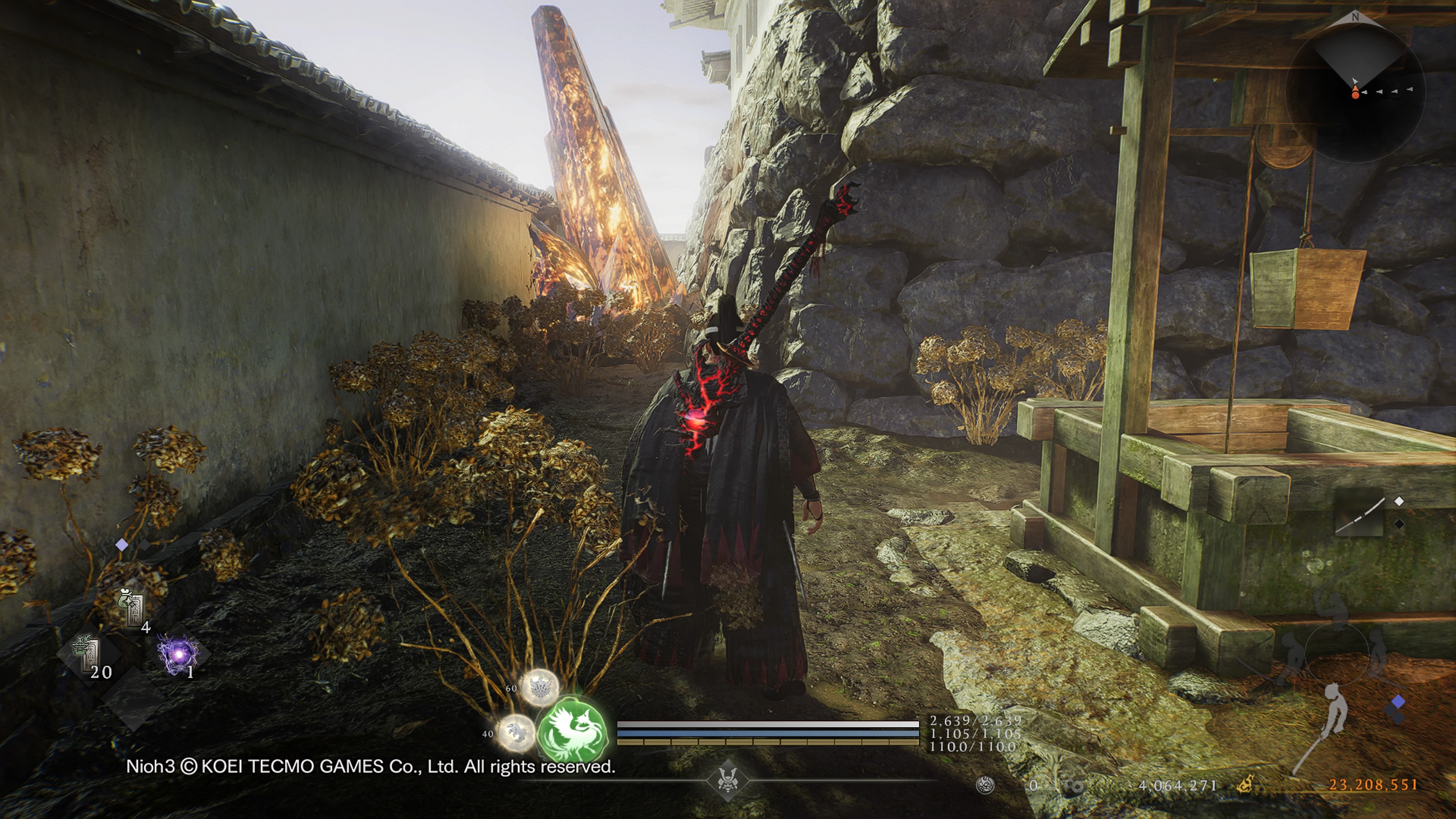Click the golden amrita flame icon
The width and height of the screenshot is (1456, 819).
[1245, 784]
